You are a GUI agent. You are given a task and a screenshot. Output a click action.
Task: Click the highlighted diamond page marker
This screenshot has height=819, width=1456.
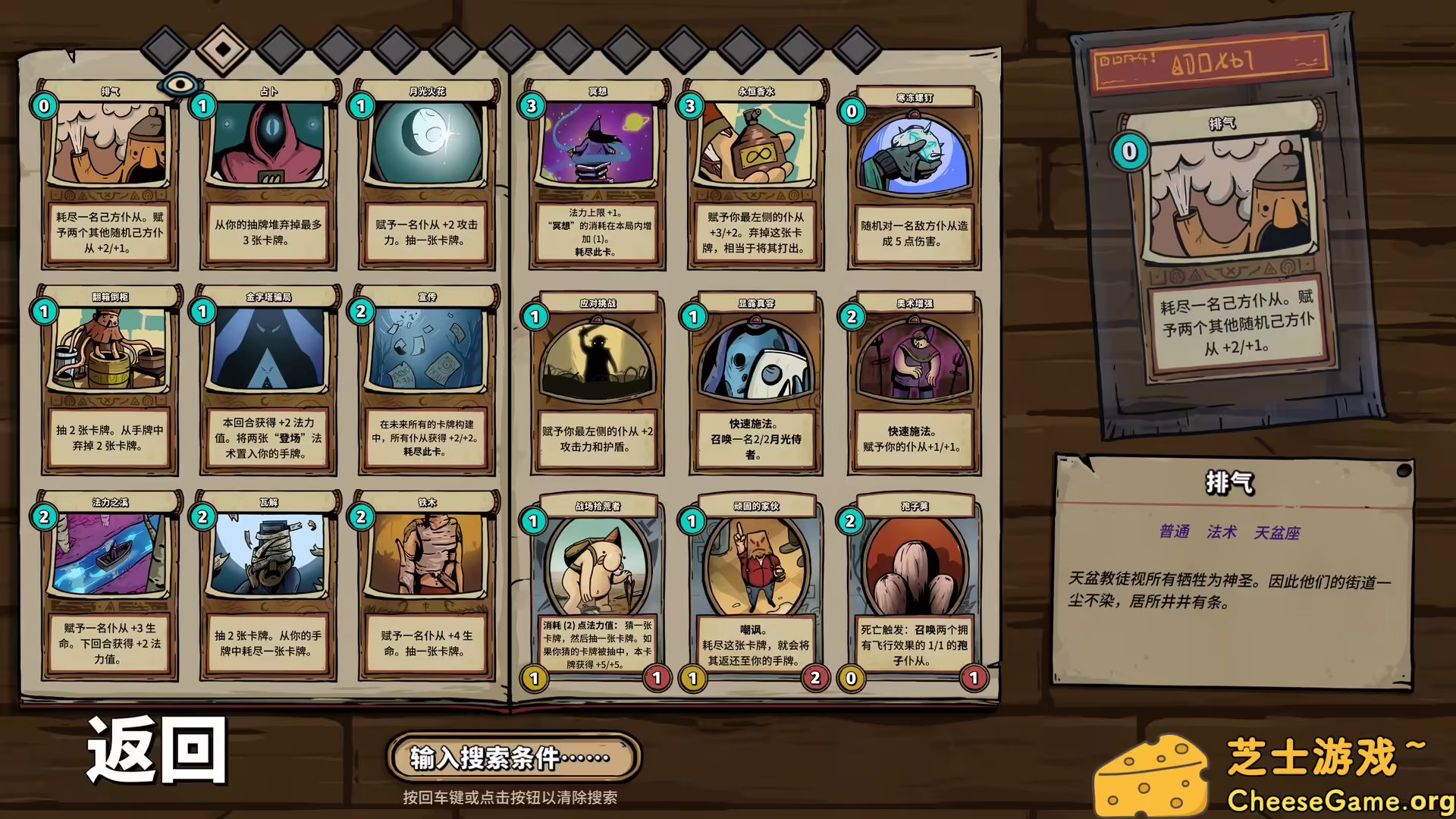[223, 49]
